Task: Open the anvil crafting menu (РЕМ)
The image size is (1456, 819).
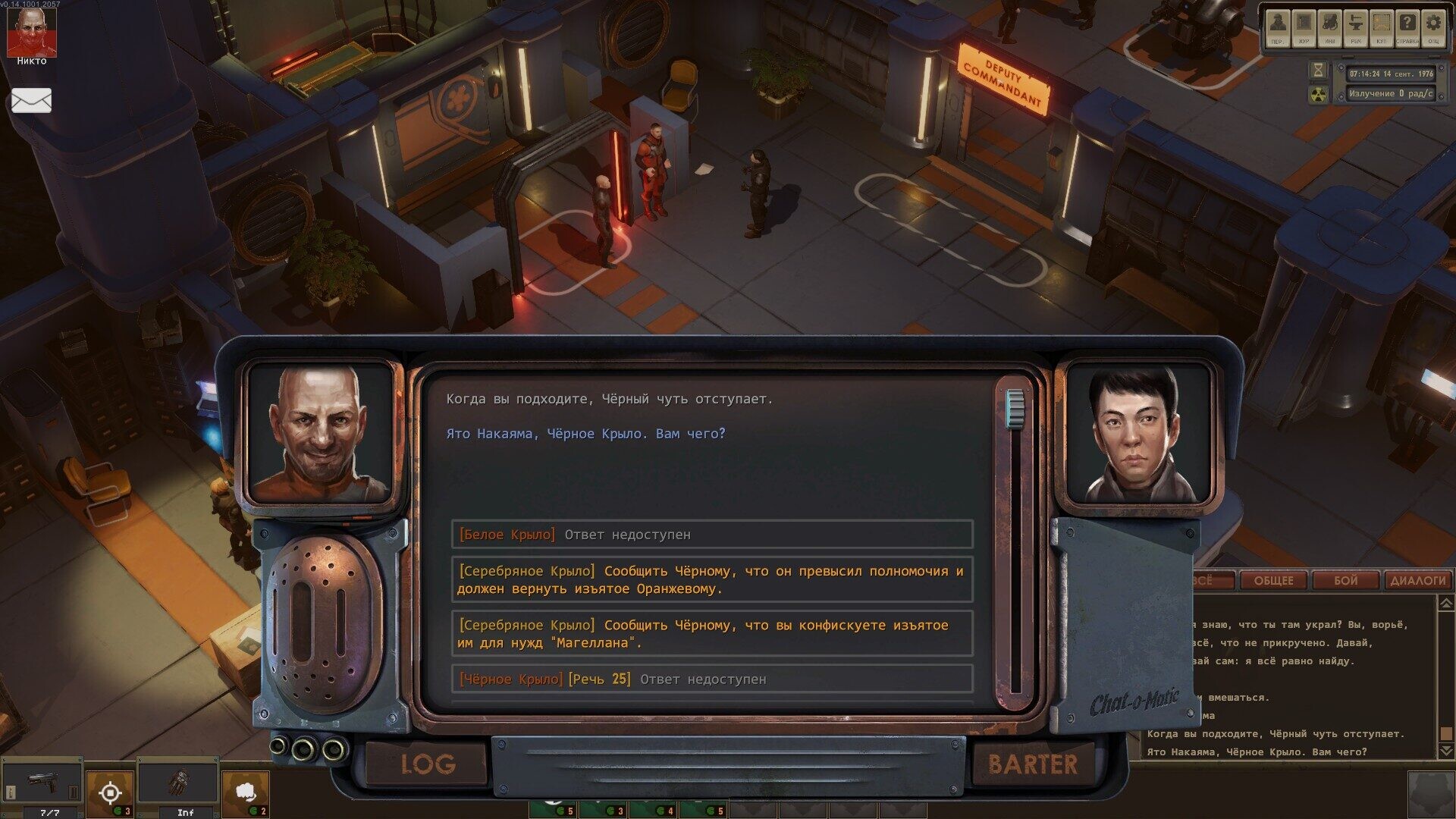Action: [1355, 27]
